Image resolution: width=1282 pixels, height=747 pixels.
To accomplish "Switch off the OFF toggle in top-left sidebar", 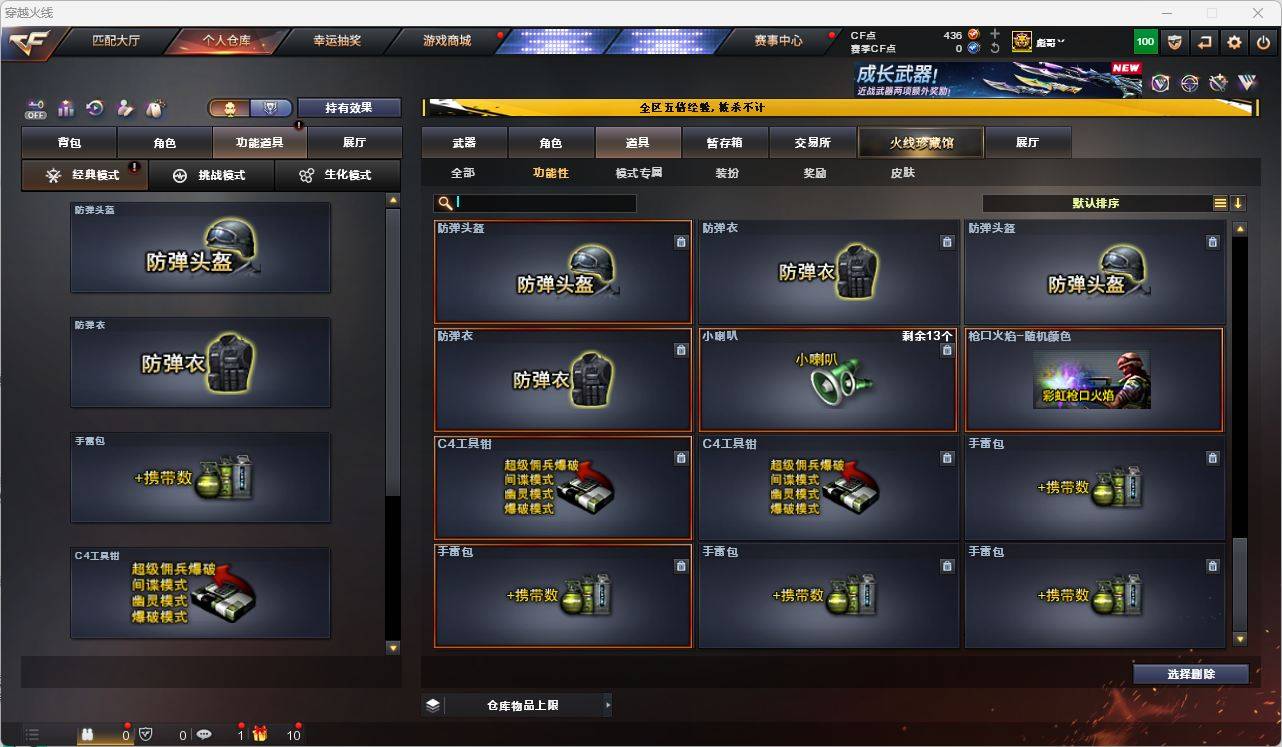I will [35, 110].
